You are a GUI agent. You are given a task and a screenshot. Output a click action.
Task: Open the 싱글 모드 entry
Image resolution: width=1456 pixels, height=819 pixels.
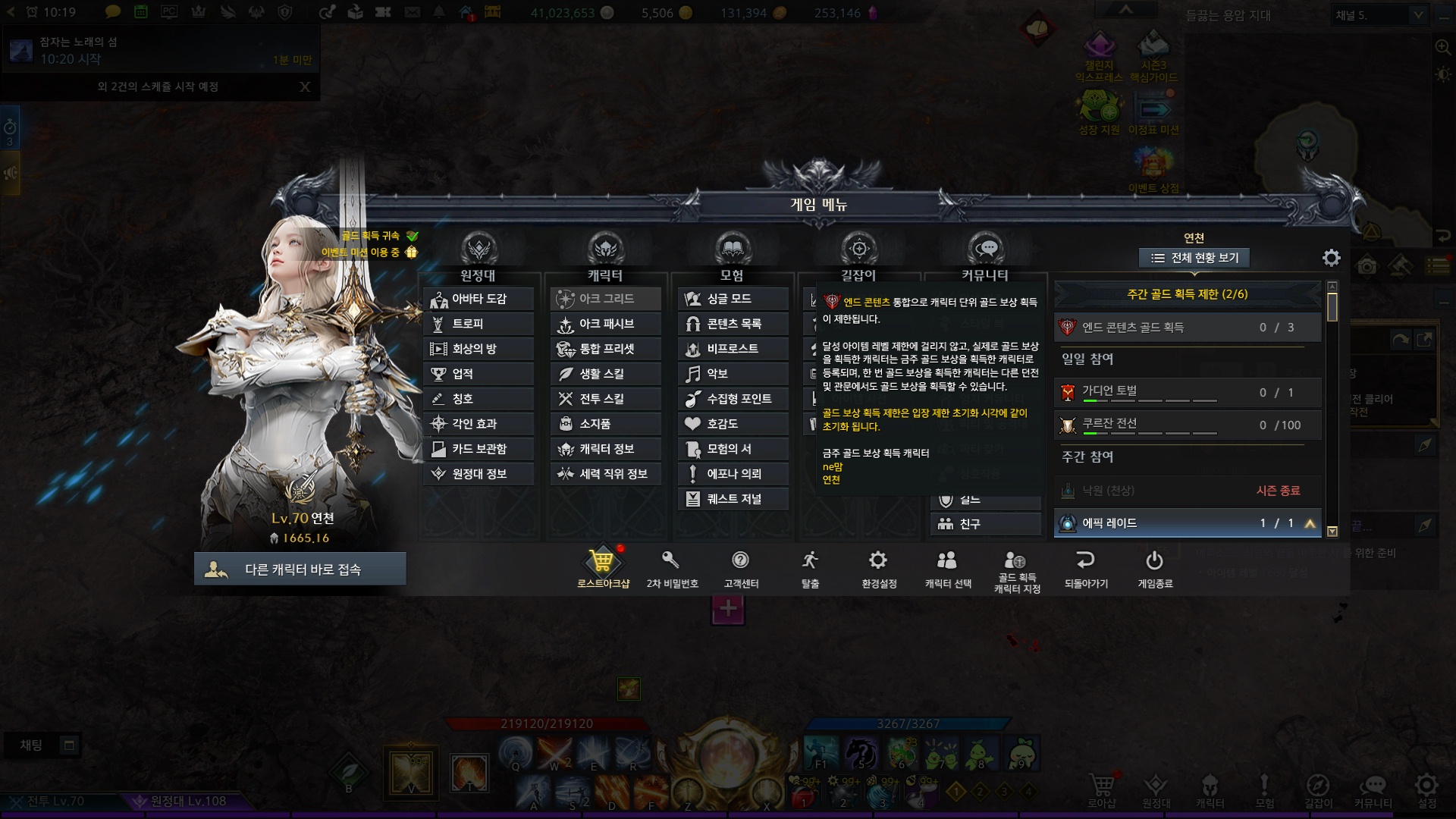[x=733, y=299]
